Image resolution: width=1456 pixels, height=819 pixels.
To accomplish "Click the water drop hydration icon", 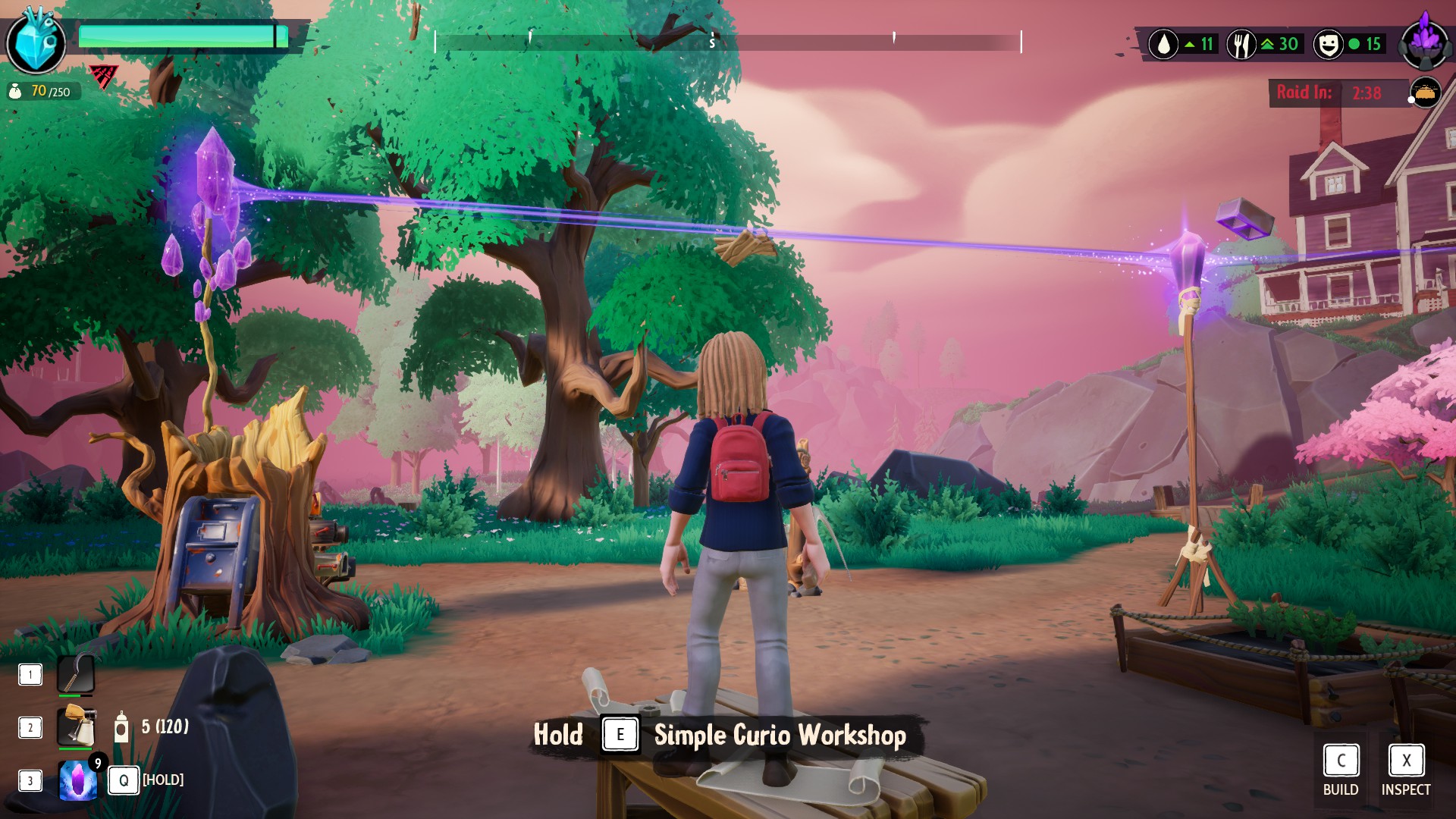I will pyautogui.click(x=1163, y=45).
